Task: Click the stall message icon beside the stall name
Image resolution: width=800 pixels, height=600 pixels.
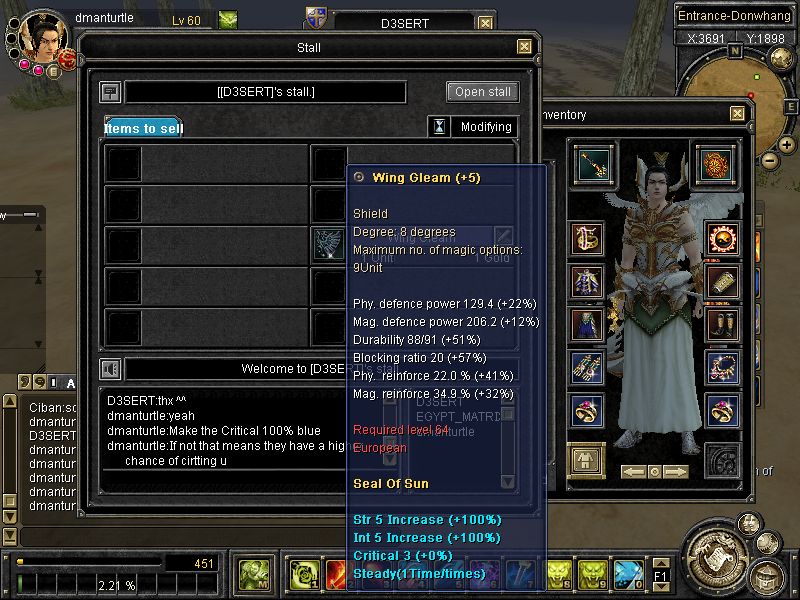Action: (x=111, y=92)
